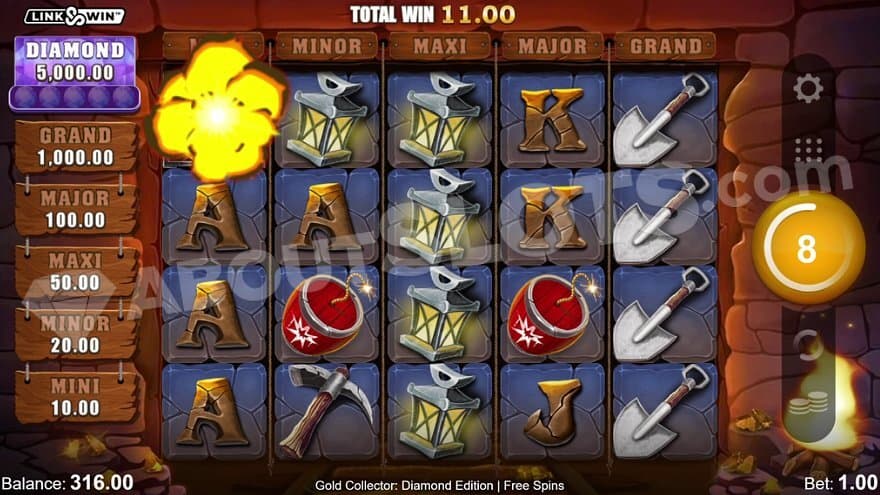This screenshot has height=495, width=880.
Task: Open the gear settings menu
Action: click(807, 88)
